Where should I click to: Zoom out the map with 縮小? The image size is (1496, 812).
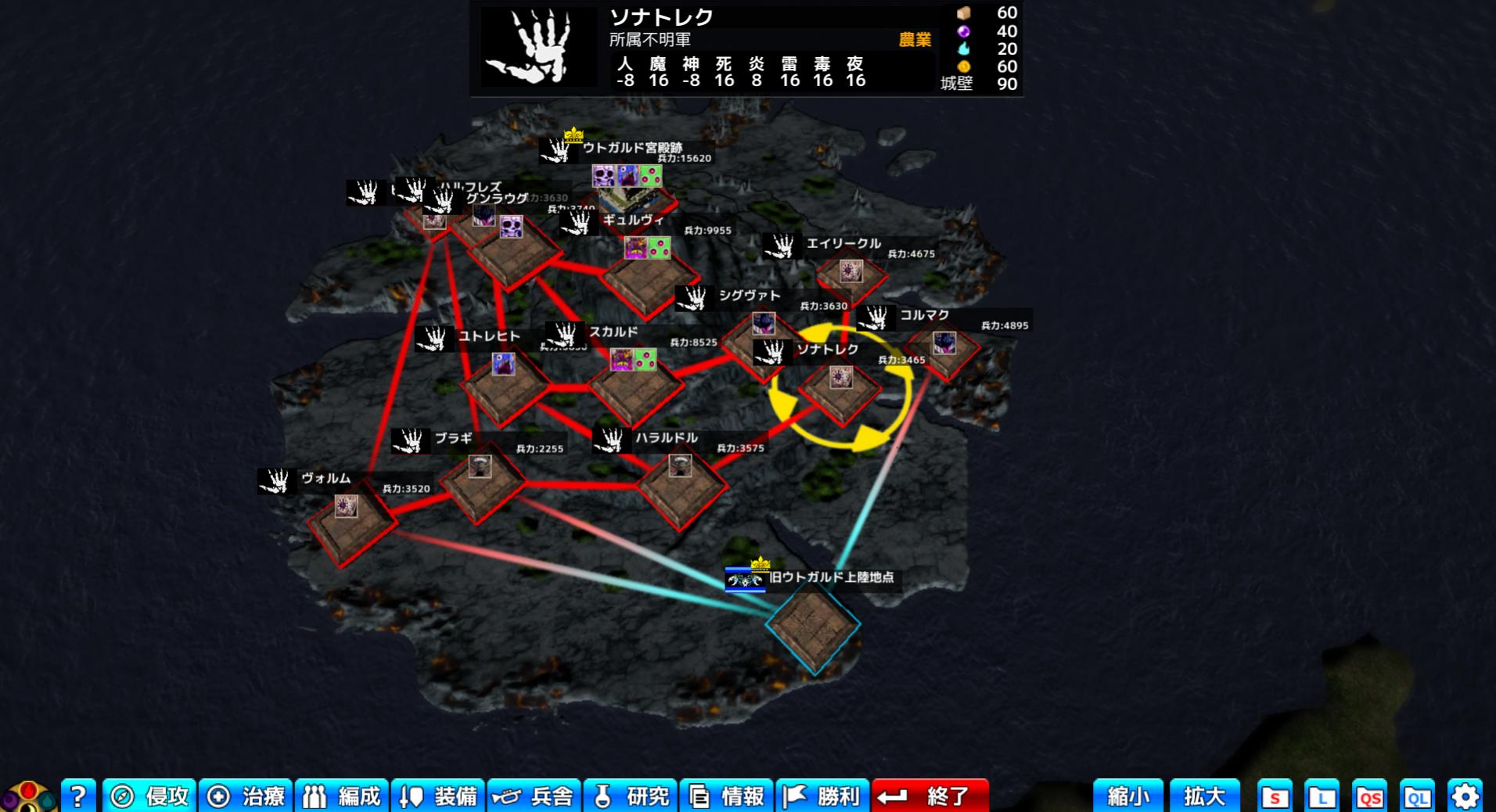pos(1127,796)
